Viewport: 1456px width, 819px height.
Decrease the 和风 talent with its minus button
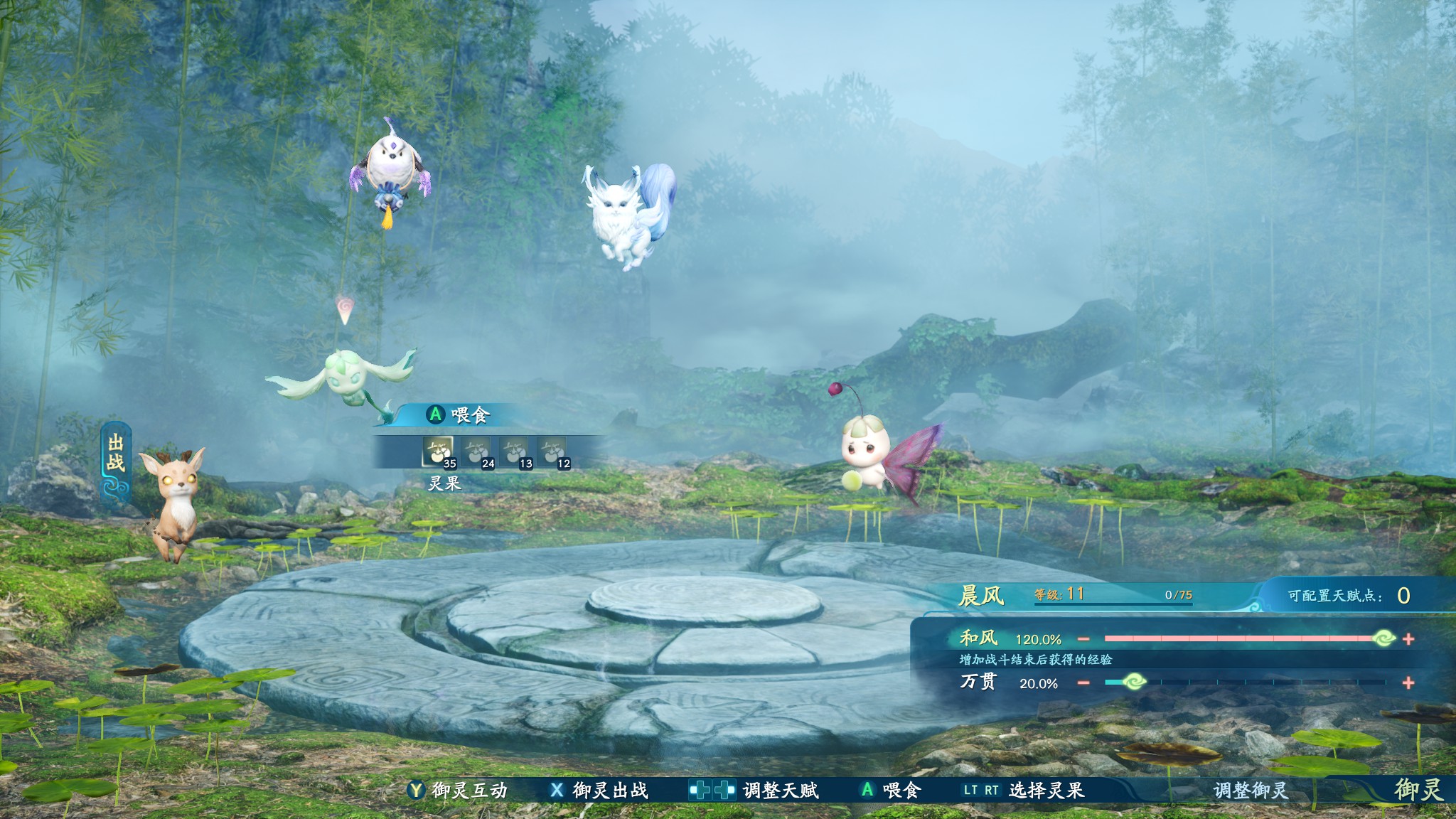point(1083,639)
